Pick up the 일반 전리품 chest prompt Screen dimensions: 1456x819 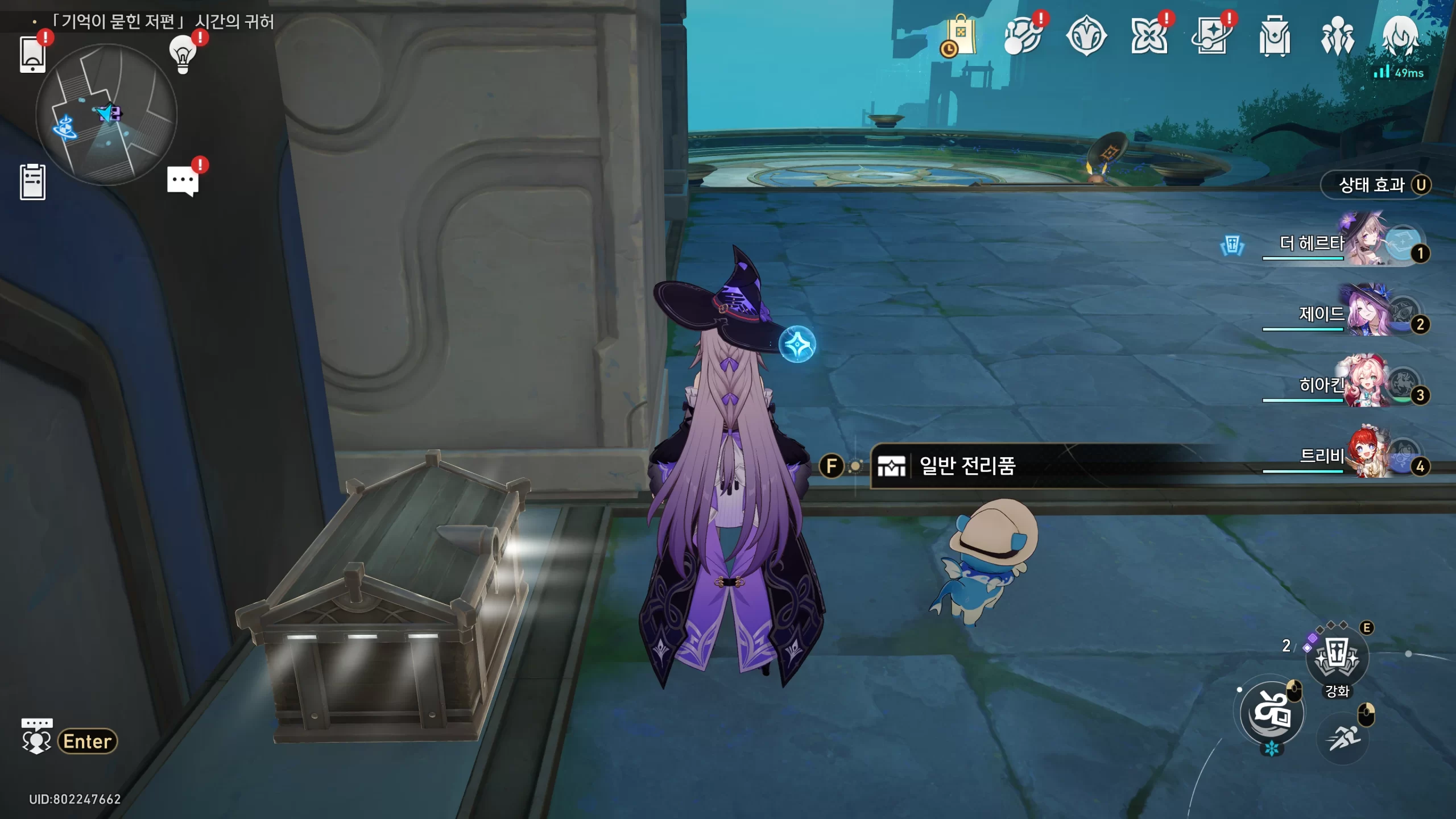coord(967,466)
